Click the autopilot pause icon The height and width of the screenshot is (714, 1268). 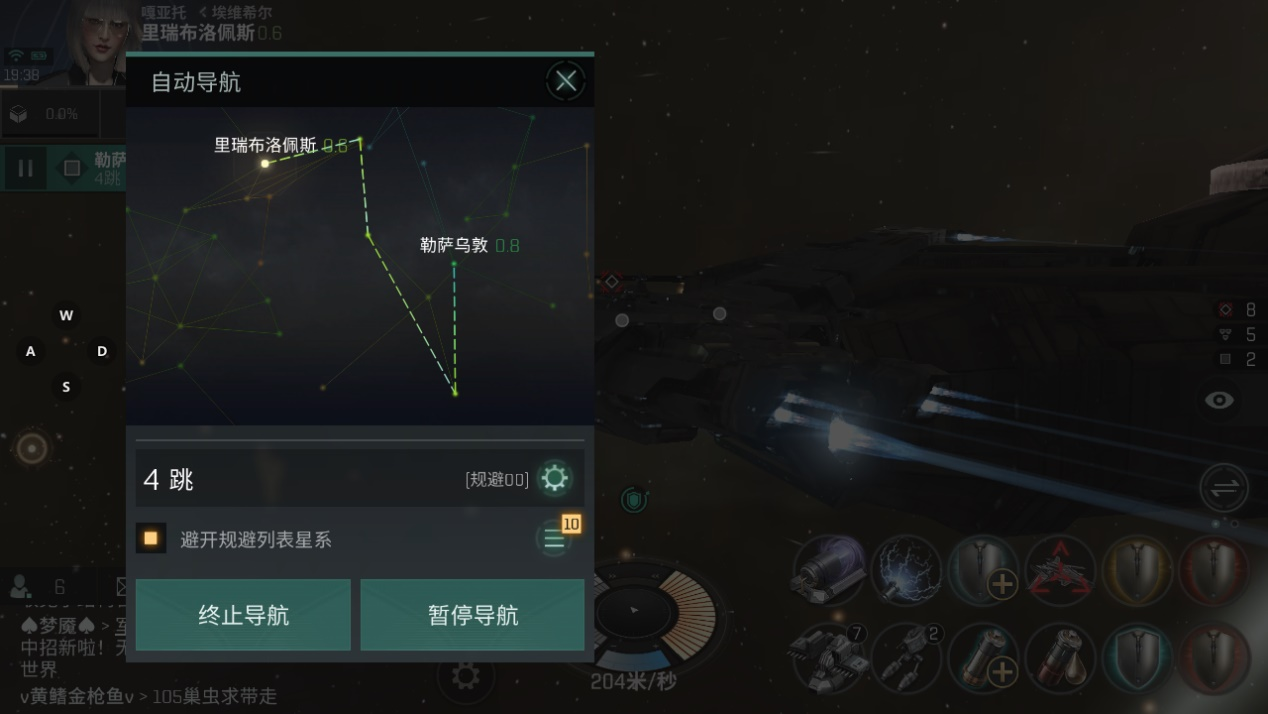(x=26, y=168)
